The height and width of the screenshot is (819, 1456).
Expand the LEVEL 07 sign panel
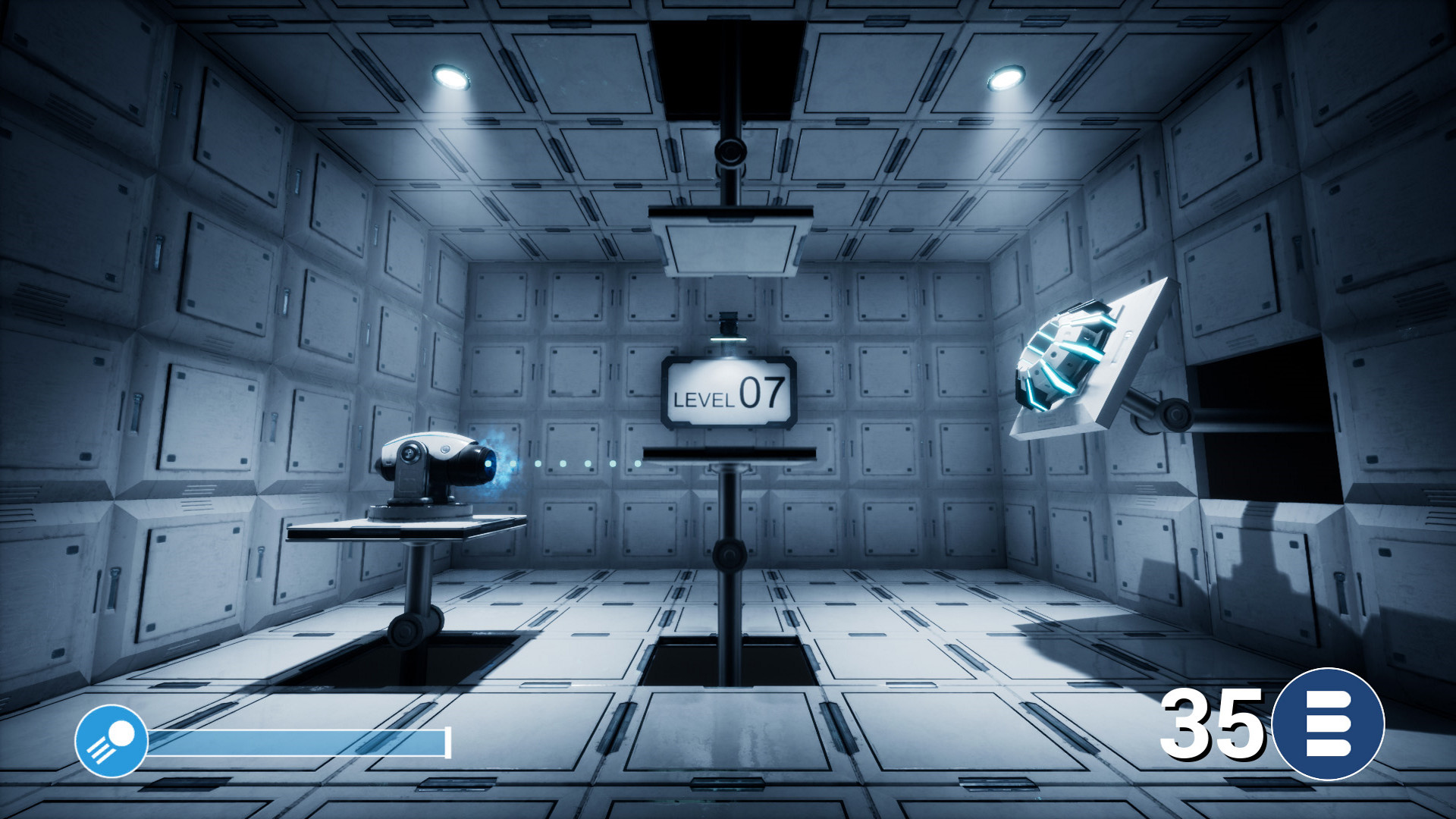730,391
